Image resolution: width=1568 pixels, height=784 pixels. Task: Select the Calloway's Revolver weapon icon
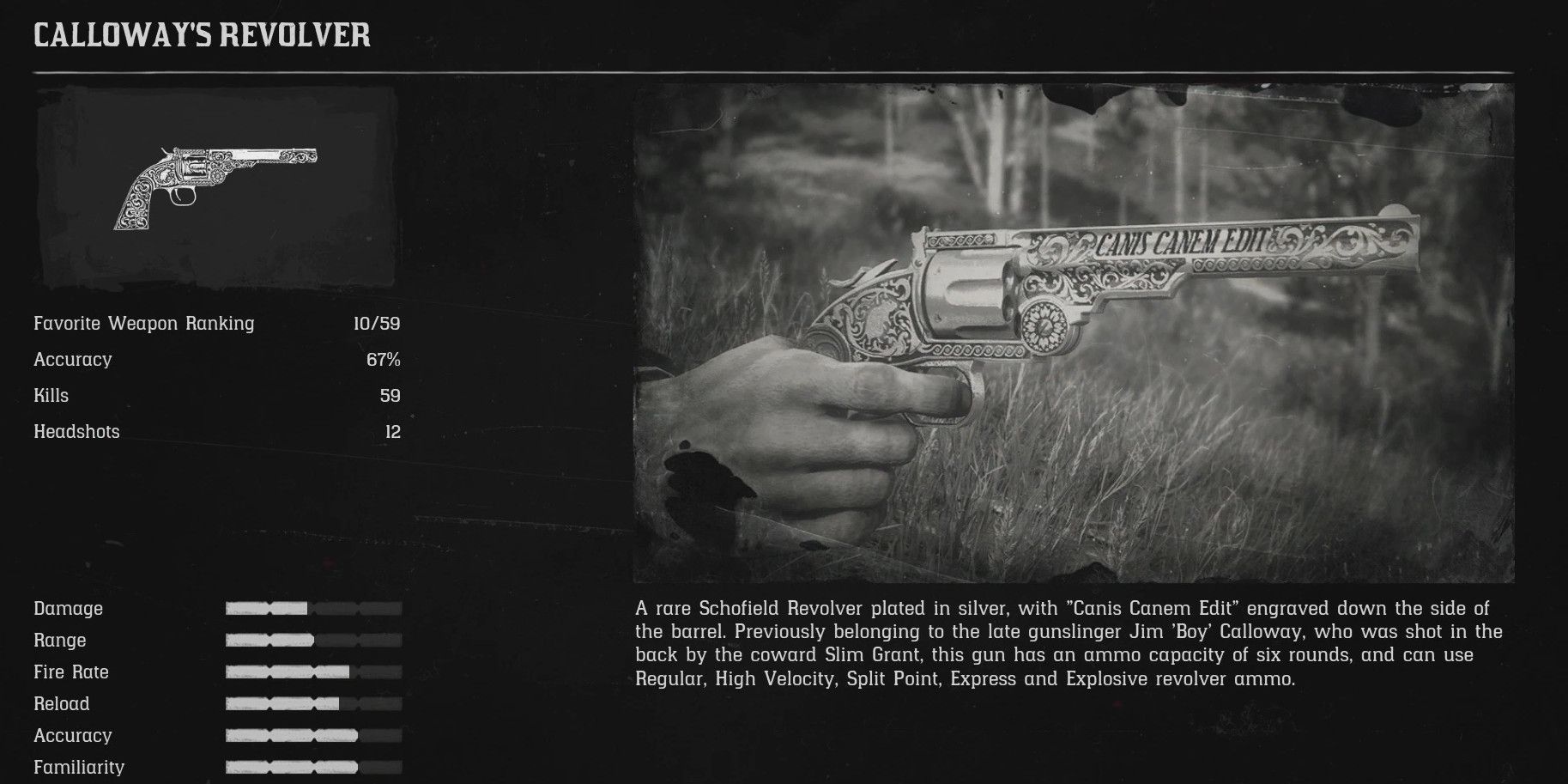click(x=216, y=187)
